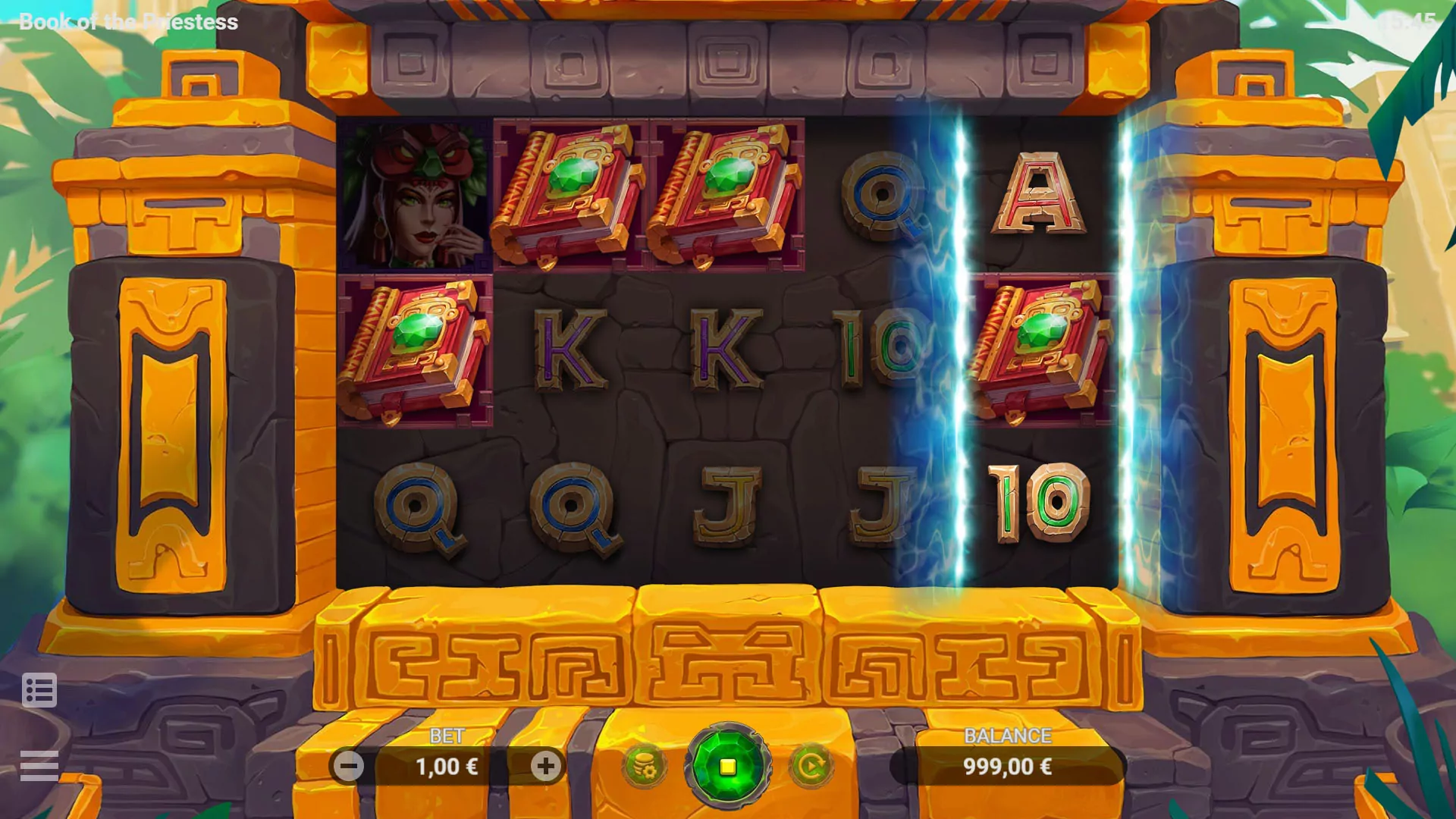
Task: Click the Book of the Priestess title
Action: click(129, 20)
